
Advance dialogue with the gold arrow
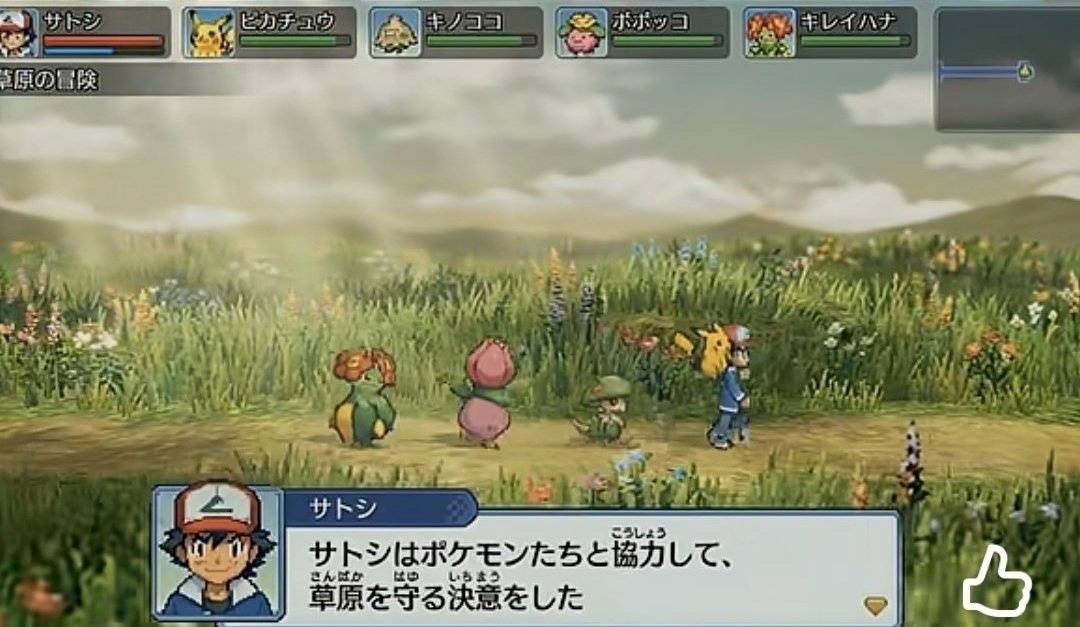875,605
